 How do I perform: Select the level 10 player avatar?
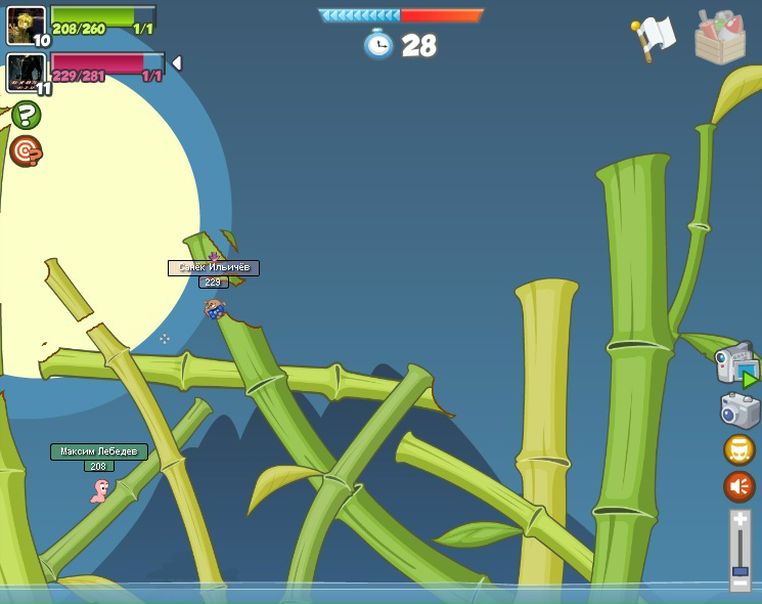pos(26,25)
